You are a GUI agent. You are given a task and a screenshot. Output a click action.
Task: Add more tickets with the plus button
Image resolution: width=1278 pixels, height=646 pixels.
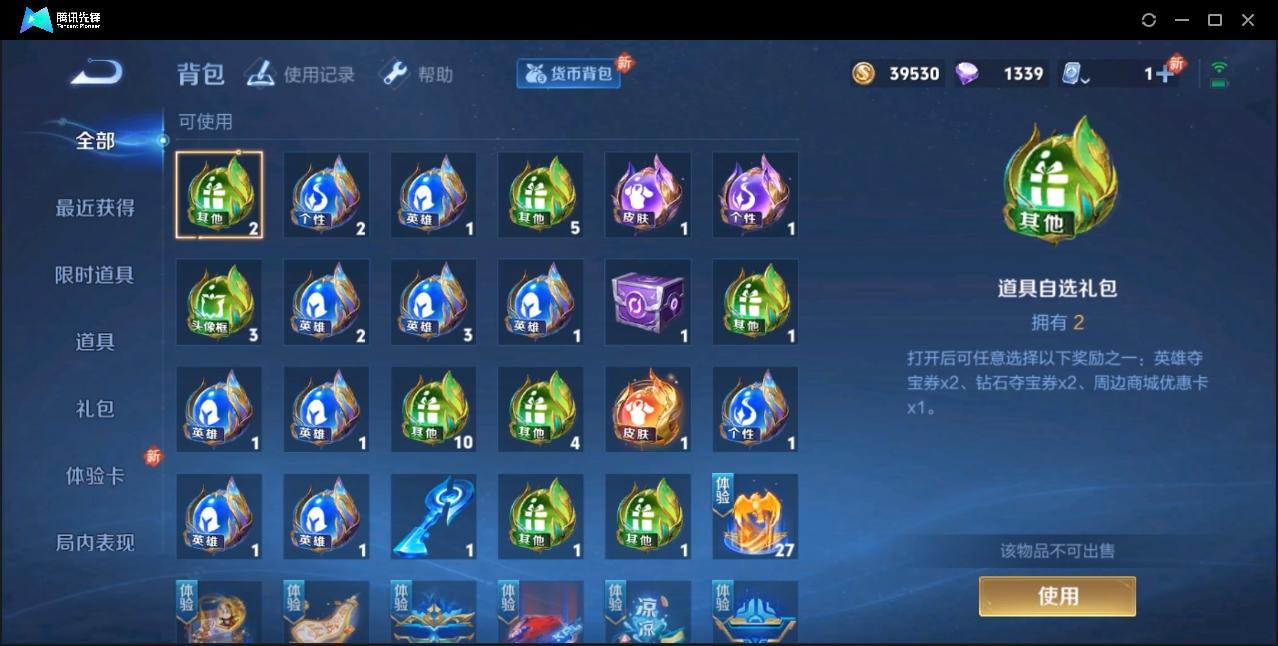(1164, 74)
